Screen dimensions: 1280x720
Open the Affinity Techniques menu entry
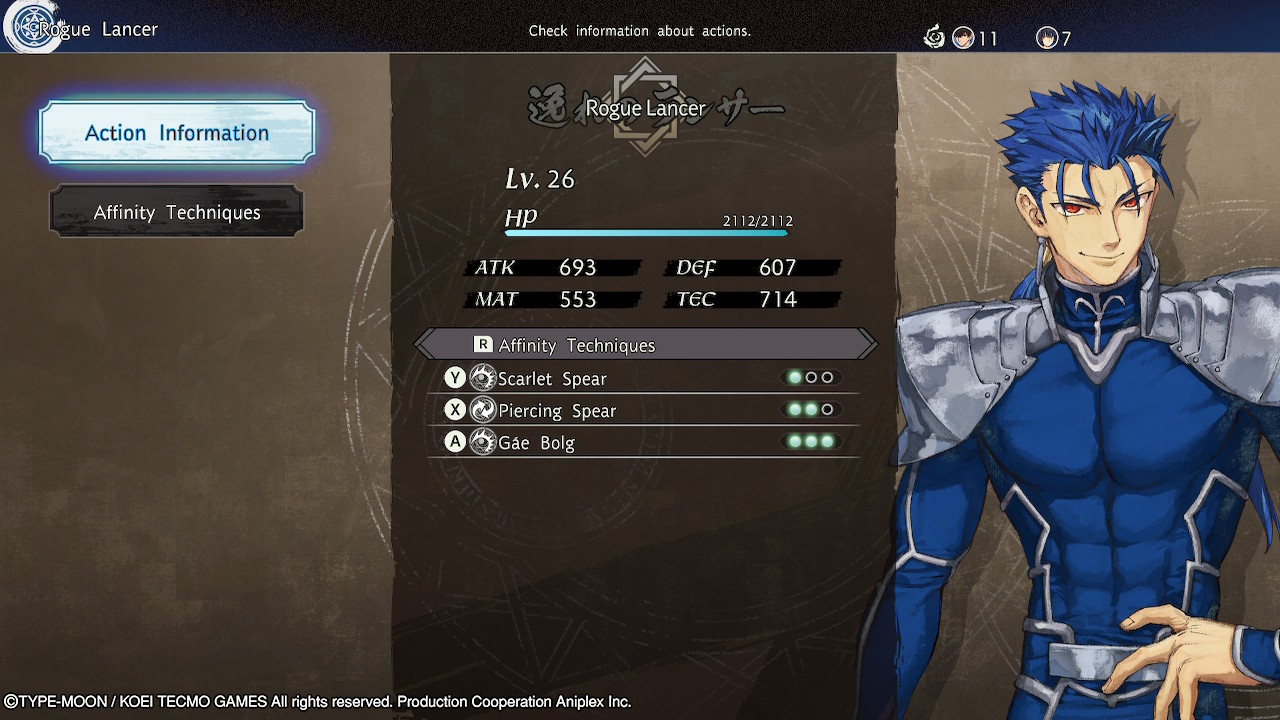click(x=177, y=212)
